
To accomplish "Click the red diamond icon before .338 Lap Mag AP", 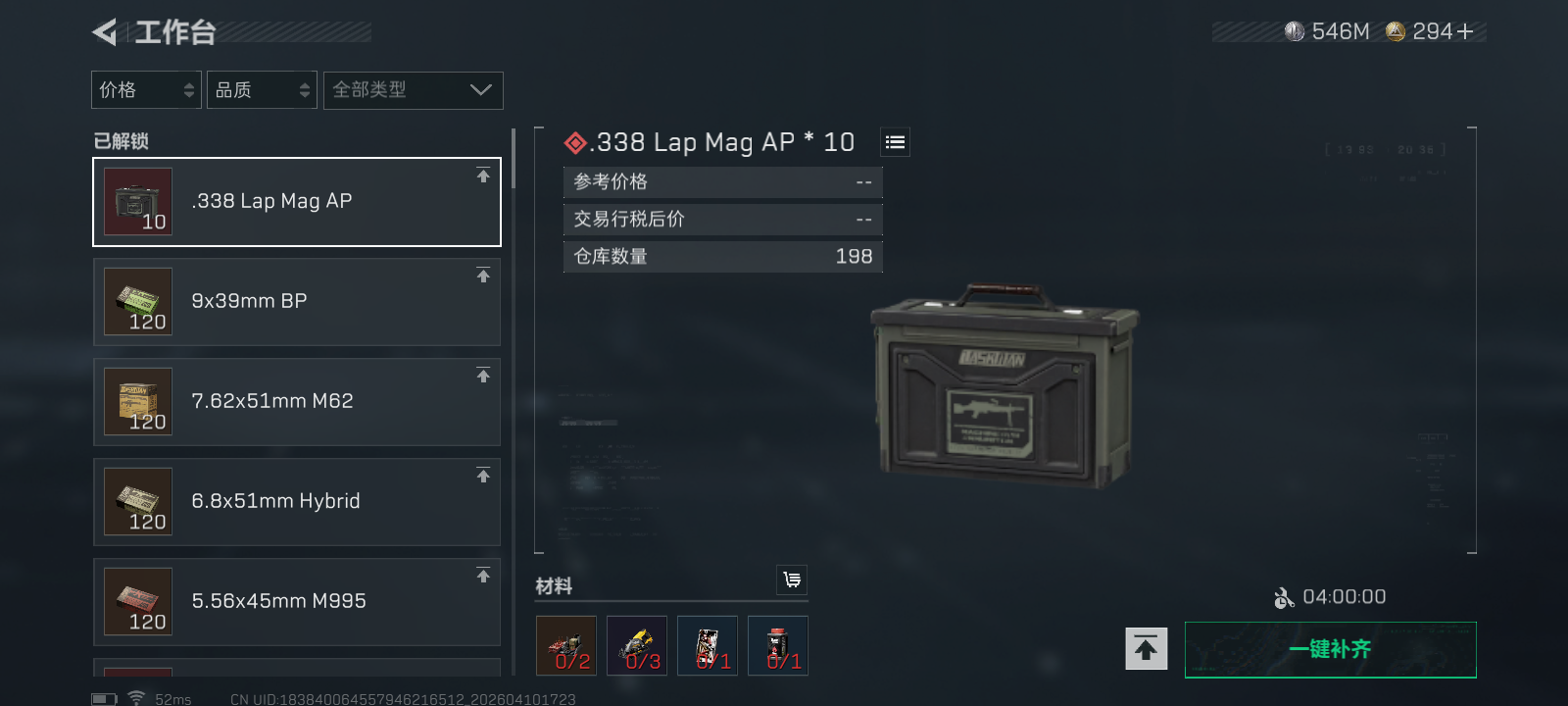I will coord(574,141).
